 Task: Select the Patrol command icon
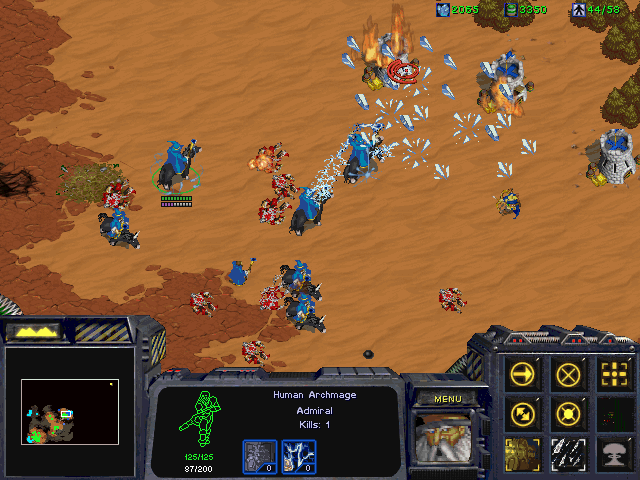click(523, 412)
